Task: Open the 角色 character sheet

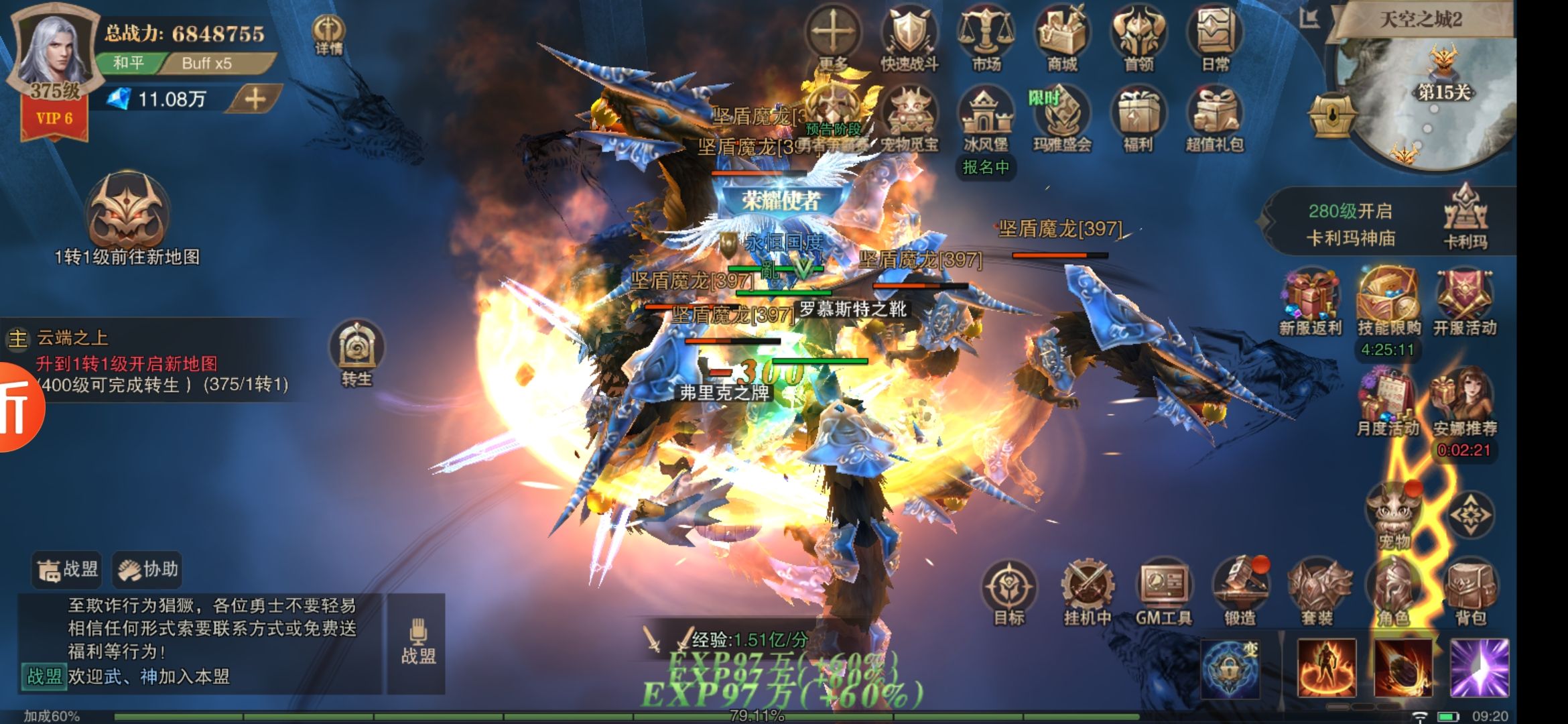Action: point(1394,590)
